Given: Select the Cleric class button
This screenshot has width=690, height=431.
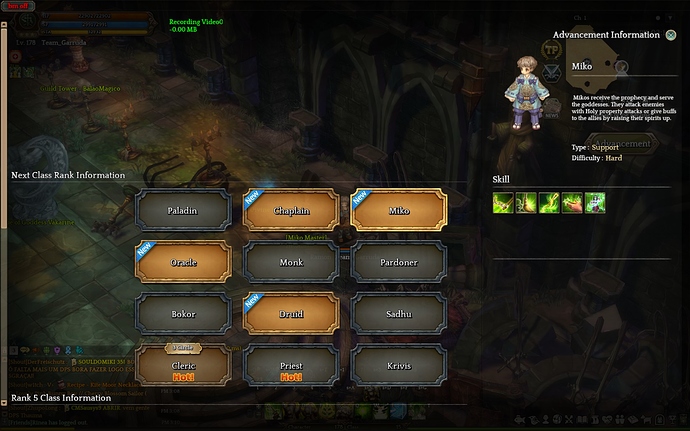Looking at the screenshot, I should click(x=182, y=365).
